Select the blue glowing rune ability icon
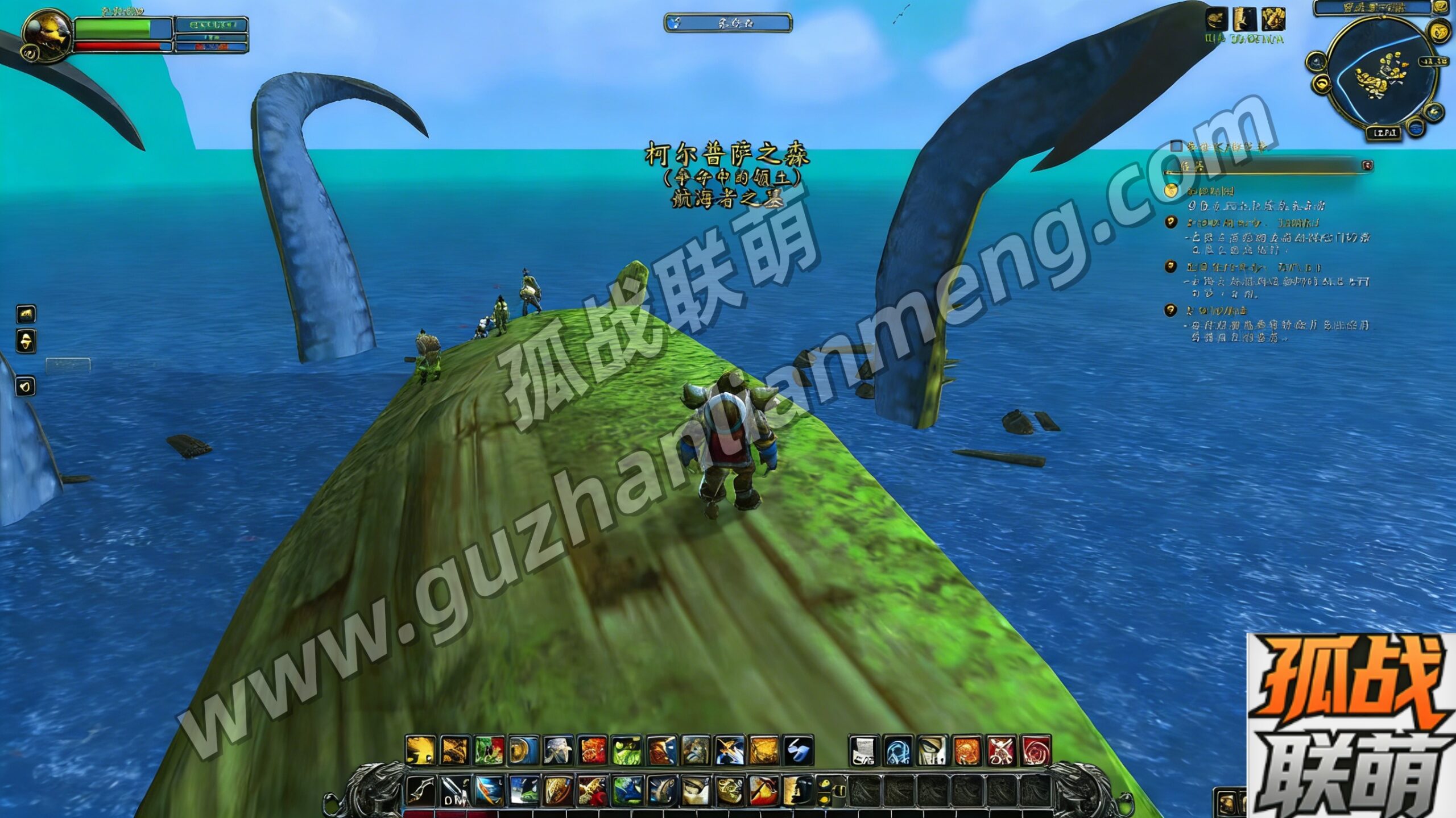The width and height of the screenshot is (1456, 818). pos(899,751)
